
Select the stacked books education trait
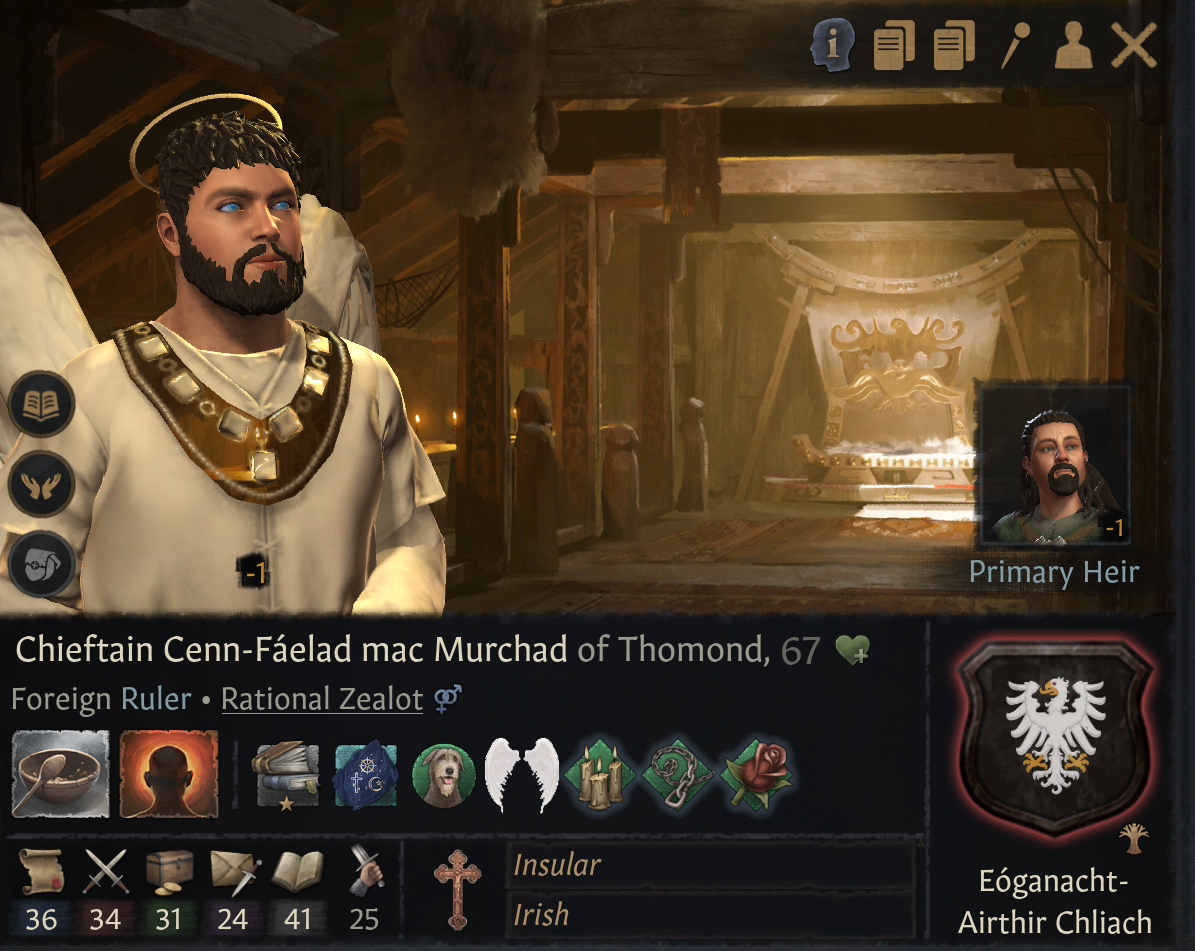[x=286, y=775]
